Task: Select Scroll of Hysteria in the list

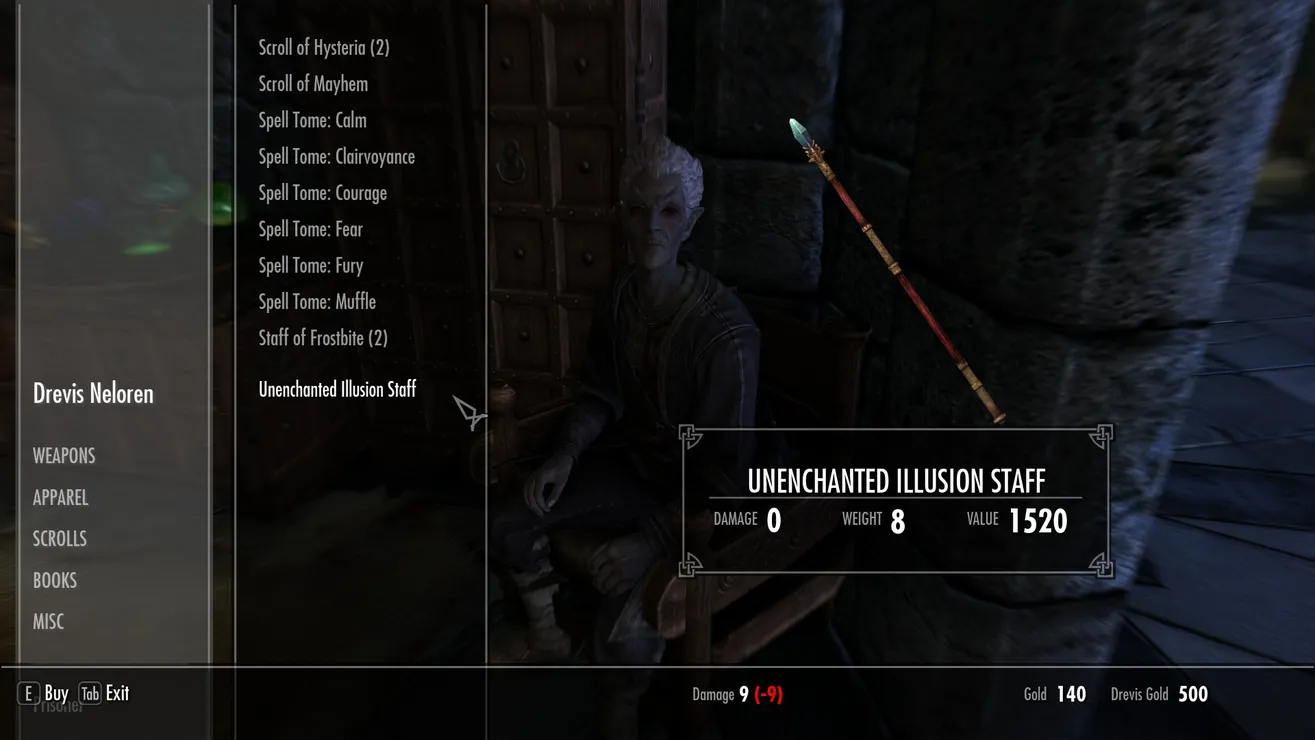Action: (x=323, y=48)
